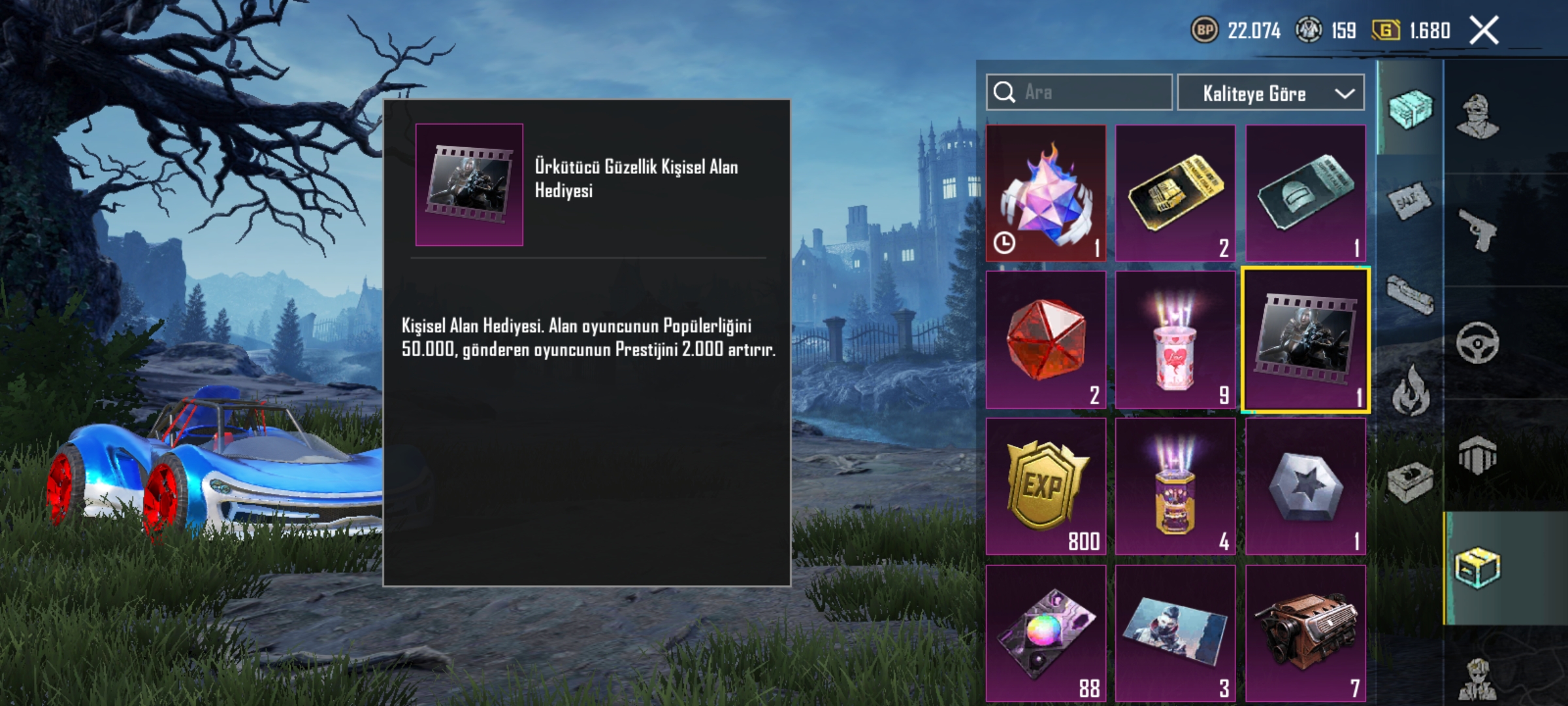Select the silver star hexagon token
1568x706 pixels.
click(x=1305, y=486)
